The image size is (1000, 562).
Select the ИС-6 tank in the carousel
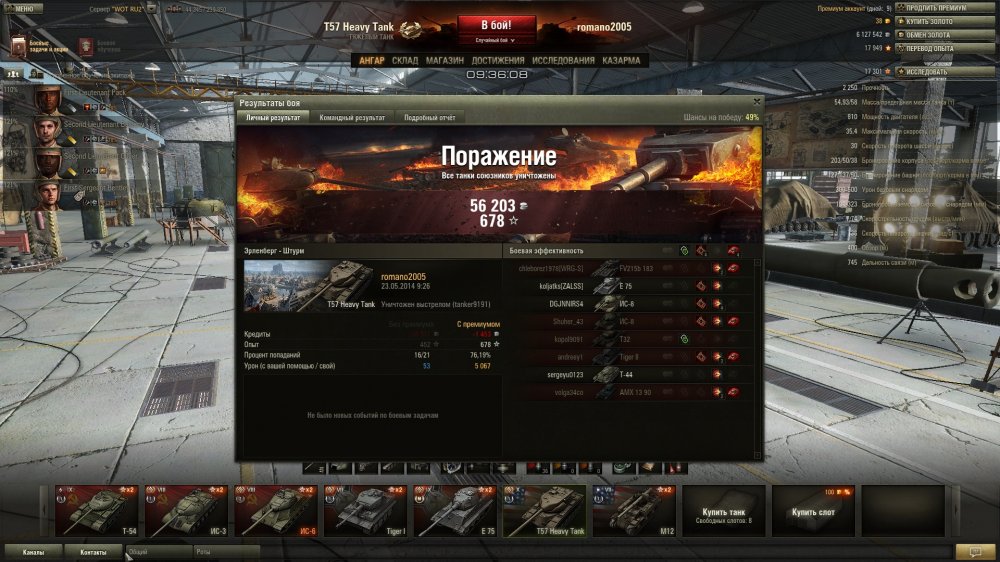[274, 510]
